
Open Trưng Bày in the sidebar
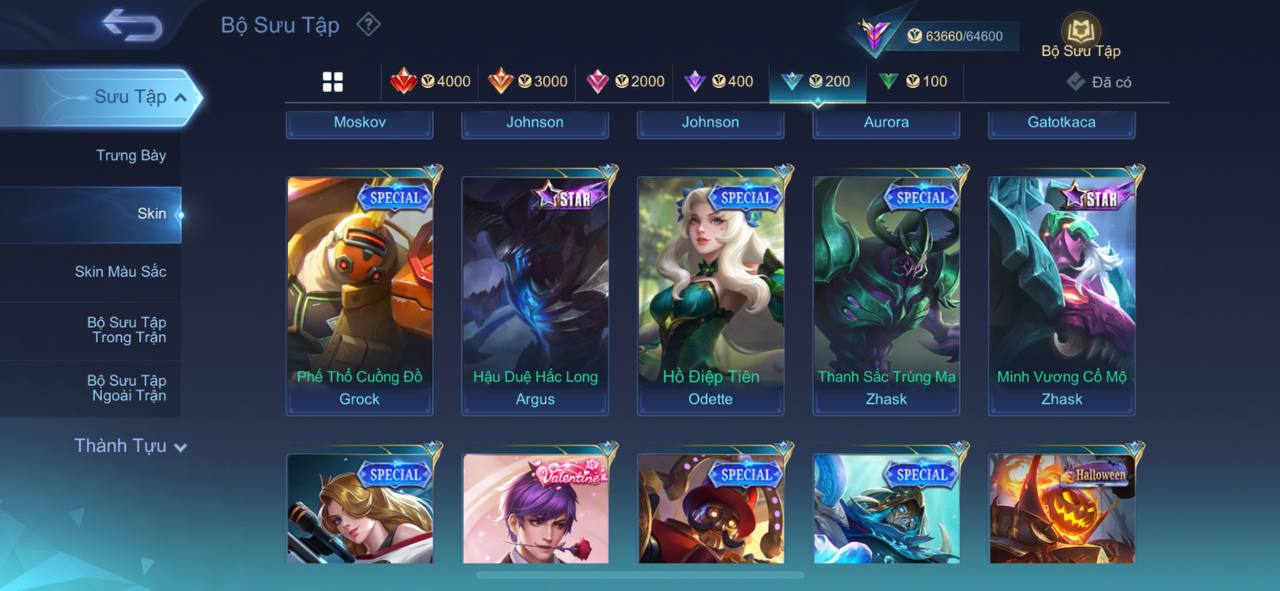(x=131, y=156)
